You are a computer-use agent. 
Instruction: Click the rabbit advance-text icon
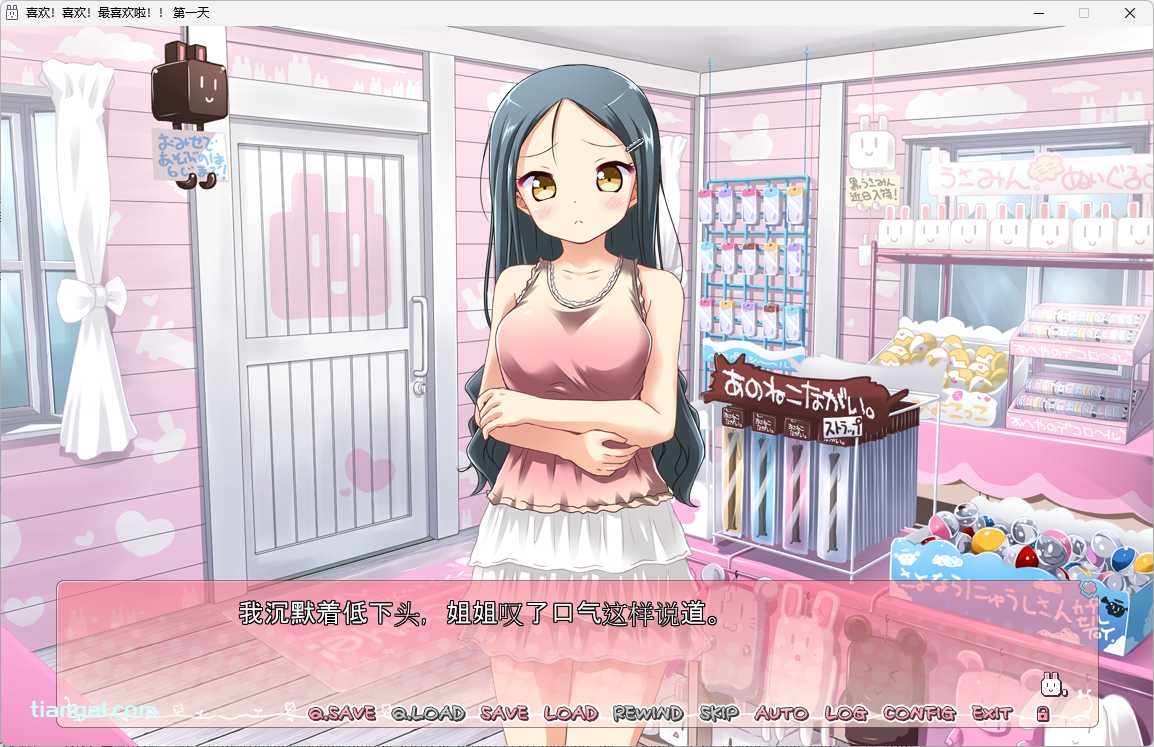coord(1052,685)
